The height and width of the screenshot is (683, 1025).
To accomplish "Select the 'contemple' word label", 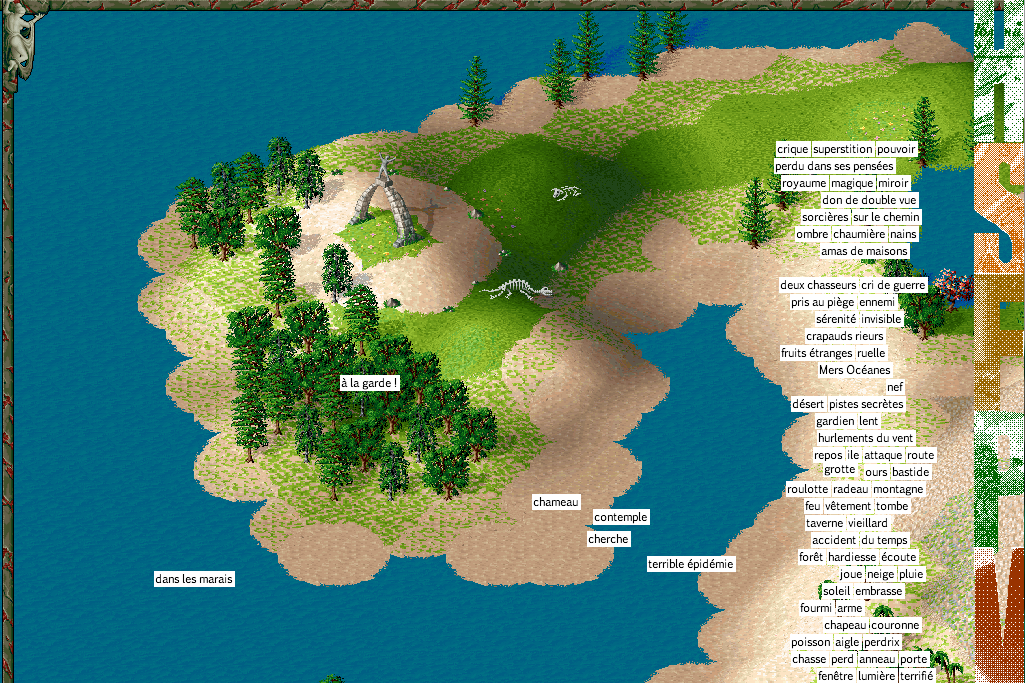I will click(x=621, y=517).
